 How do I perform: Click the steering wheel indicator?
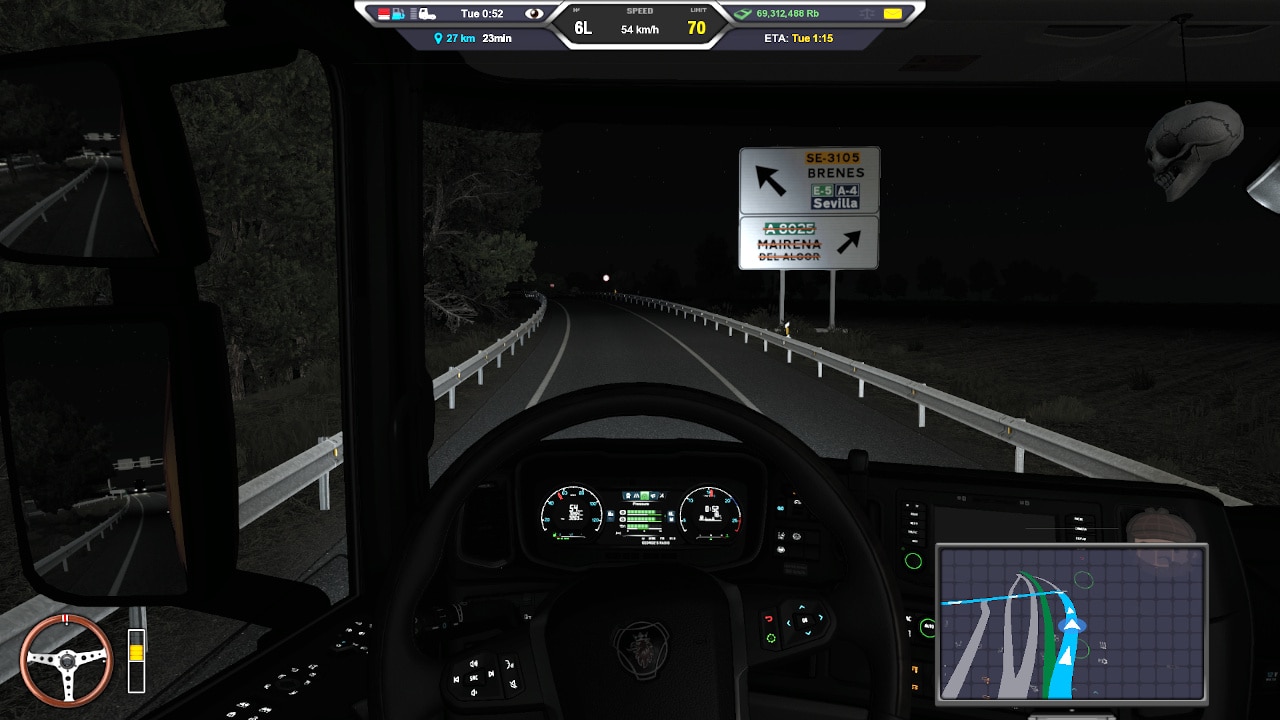pyautogui.click(x=67, y=660)
